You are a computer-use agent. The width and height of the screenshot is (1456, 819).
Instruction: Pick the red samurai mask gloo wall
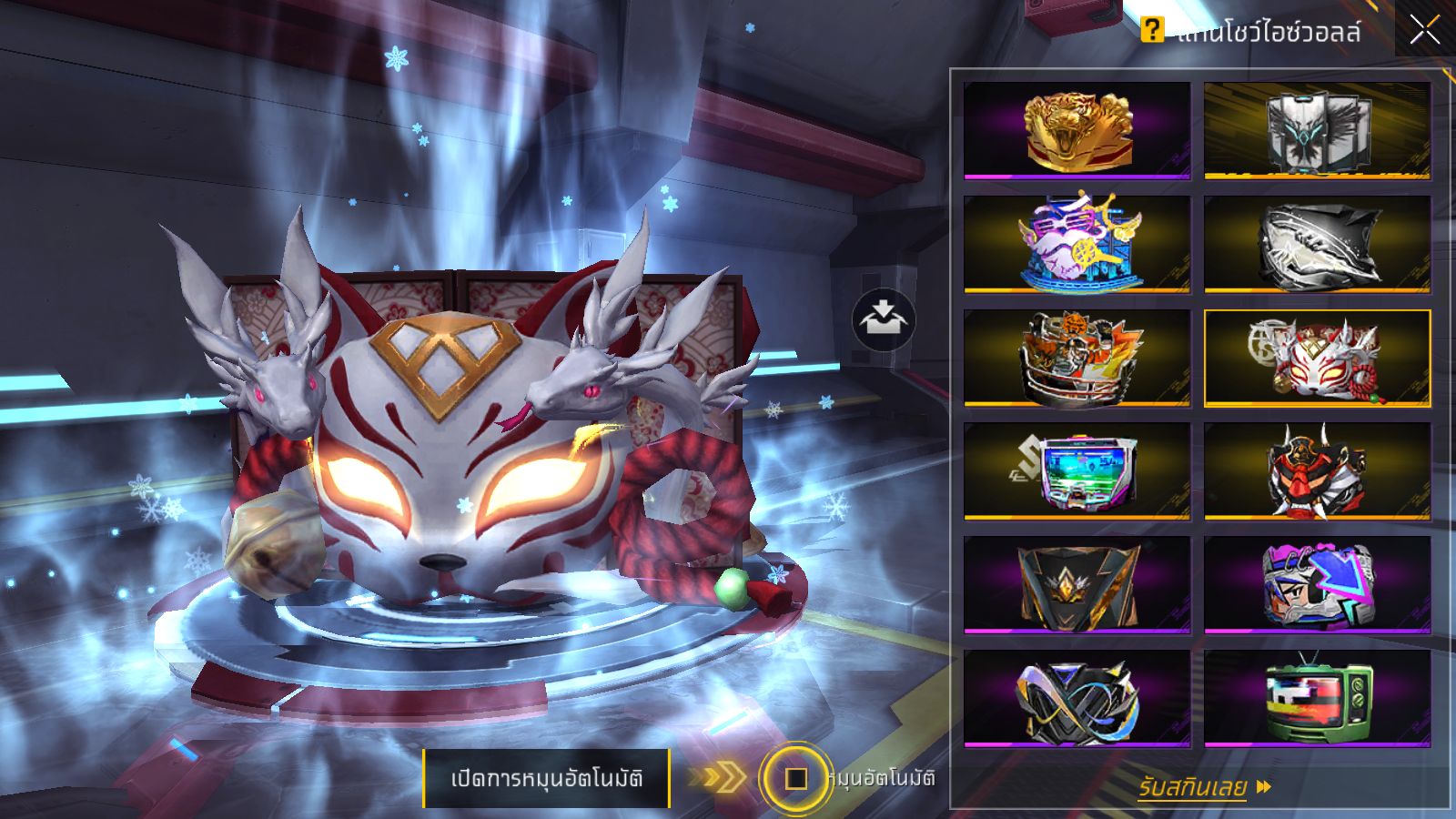[1318, 471]
